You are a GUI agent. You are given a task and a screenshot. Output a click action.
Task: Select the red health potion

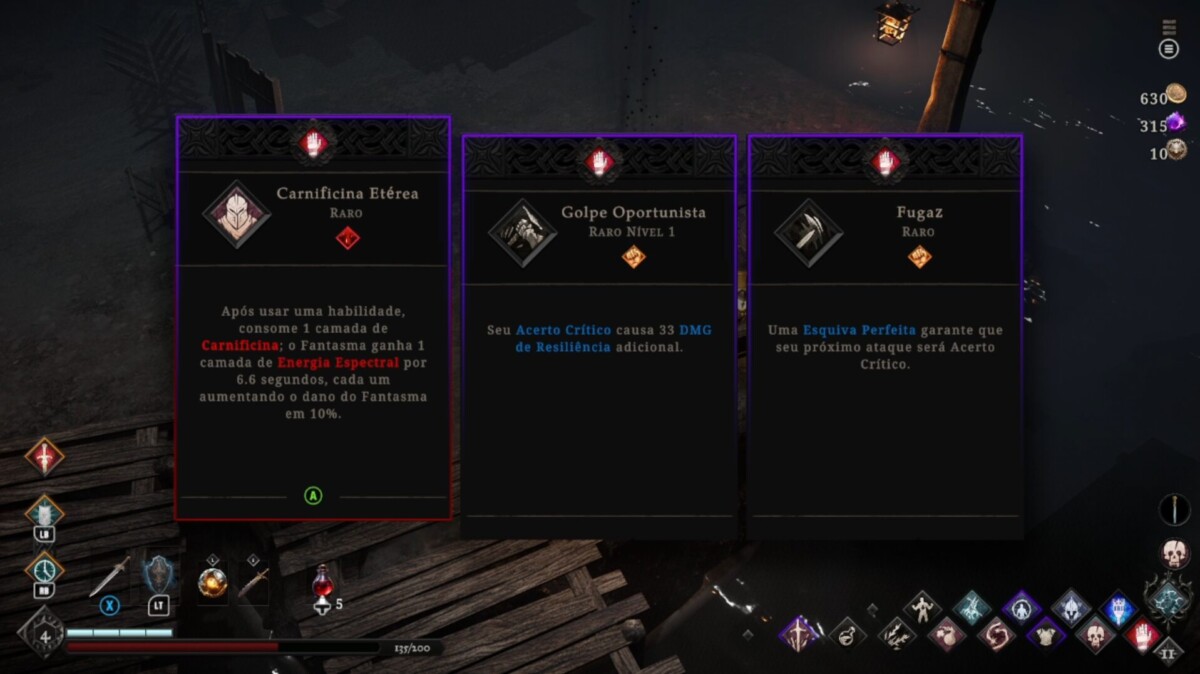tap(323, 581)
